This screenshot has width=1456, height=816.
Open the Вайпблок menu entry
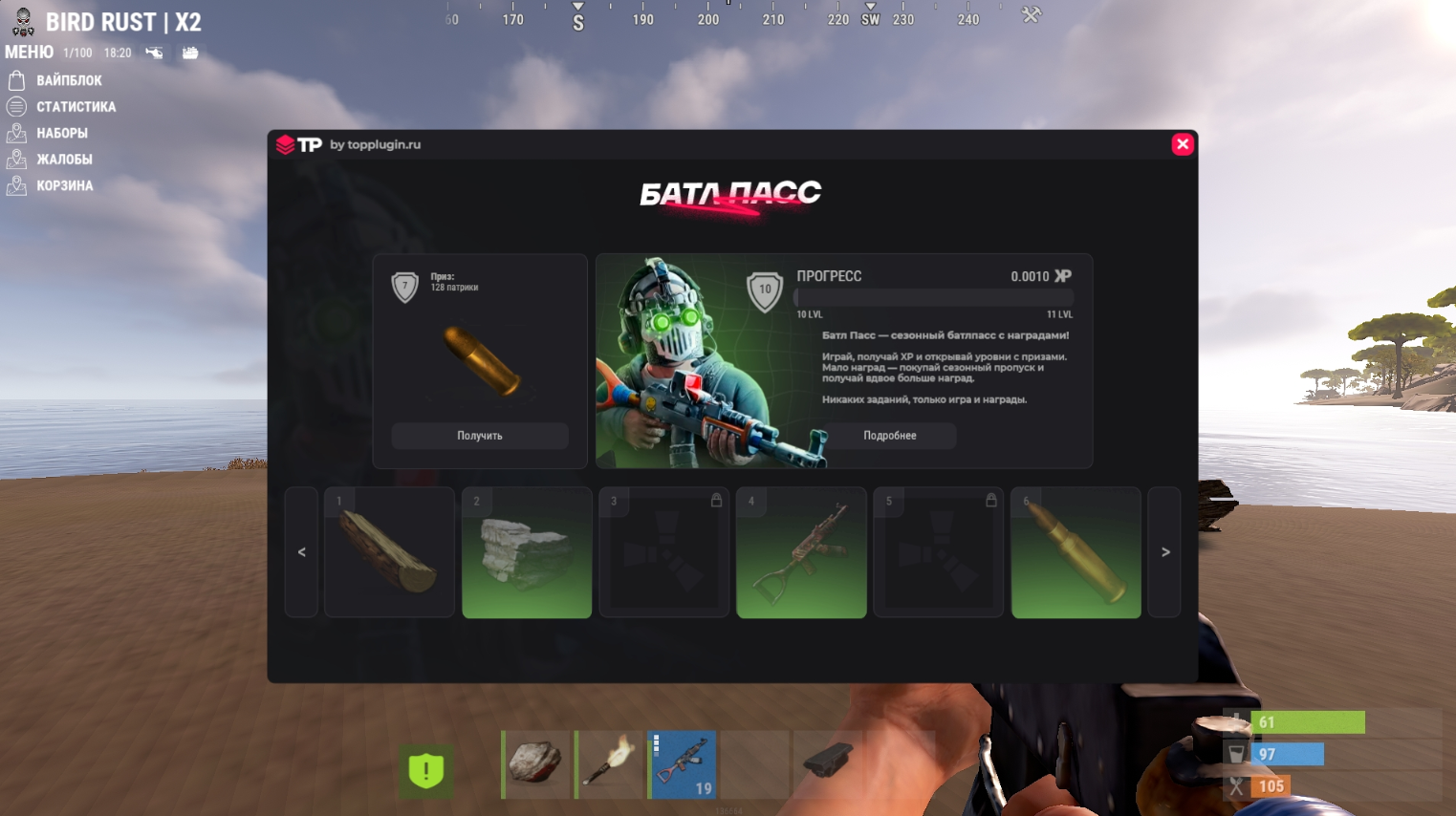click(69, 80)
